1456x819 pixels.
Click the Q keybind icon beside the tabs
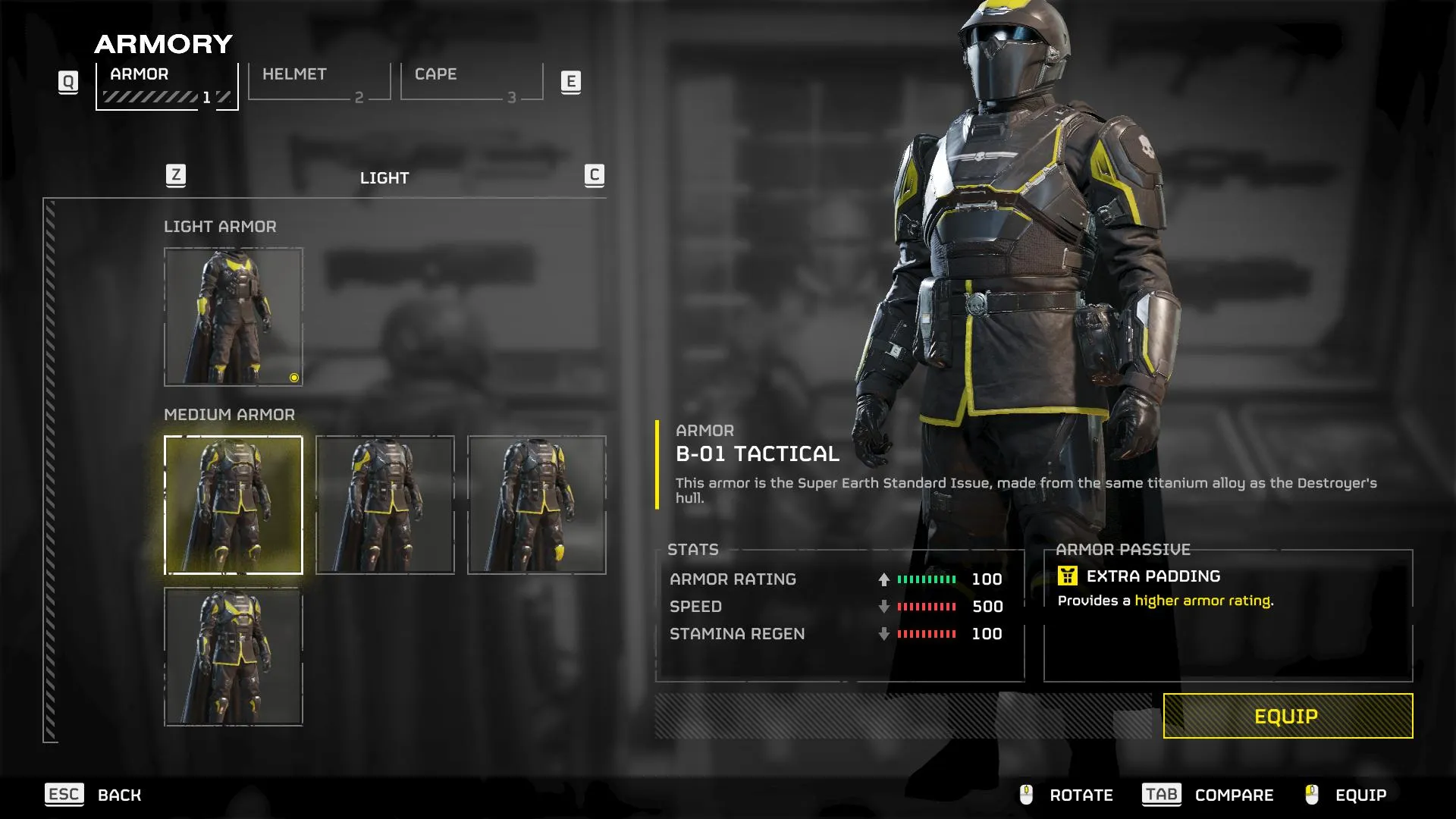[x=68, y=82]
